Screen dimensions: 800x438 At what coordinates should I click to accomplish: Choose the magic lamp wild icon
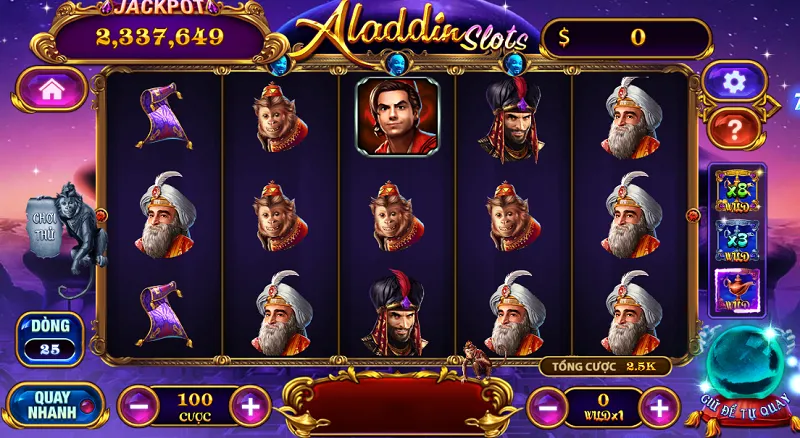(x=737, y=291)
